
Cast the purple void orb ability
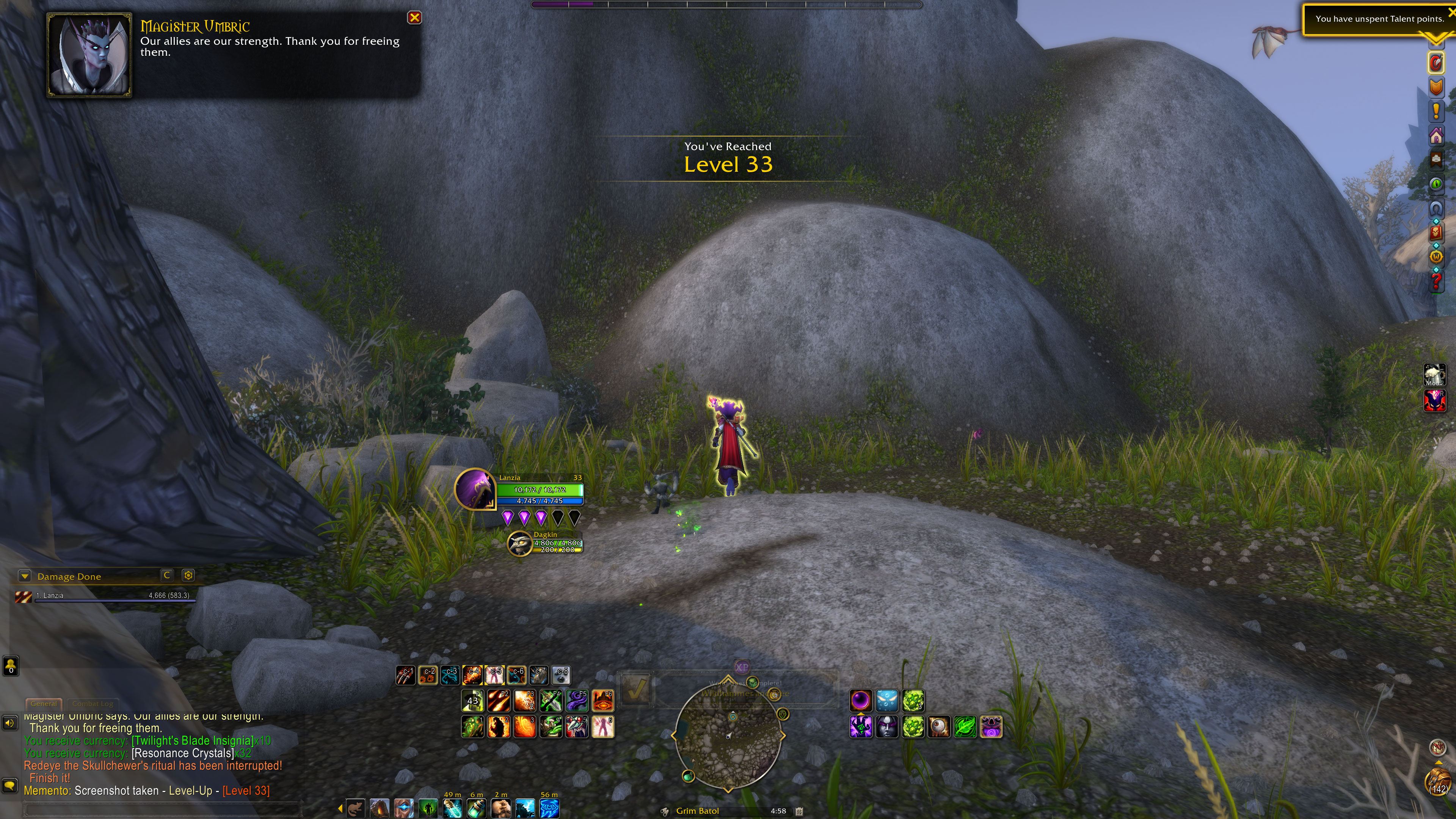(x=861, y=701)
